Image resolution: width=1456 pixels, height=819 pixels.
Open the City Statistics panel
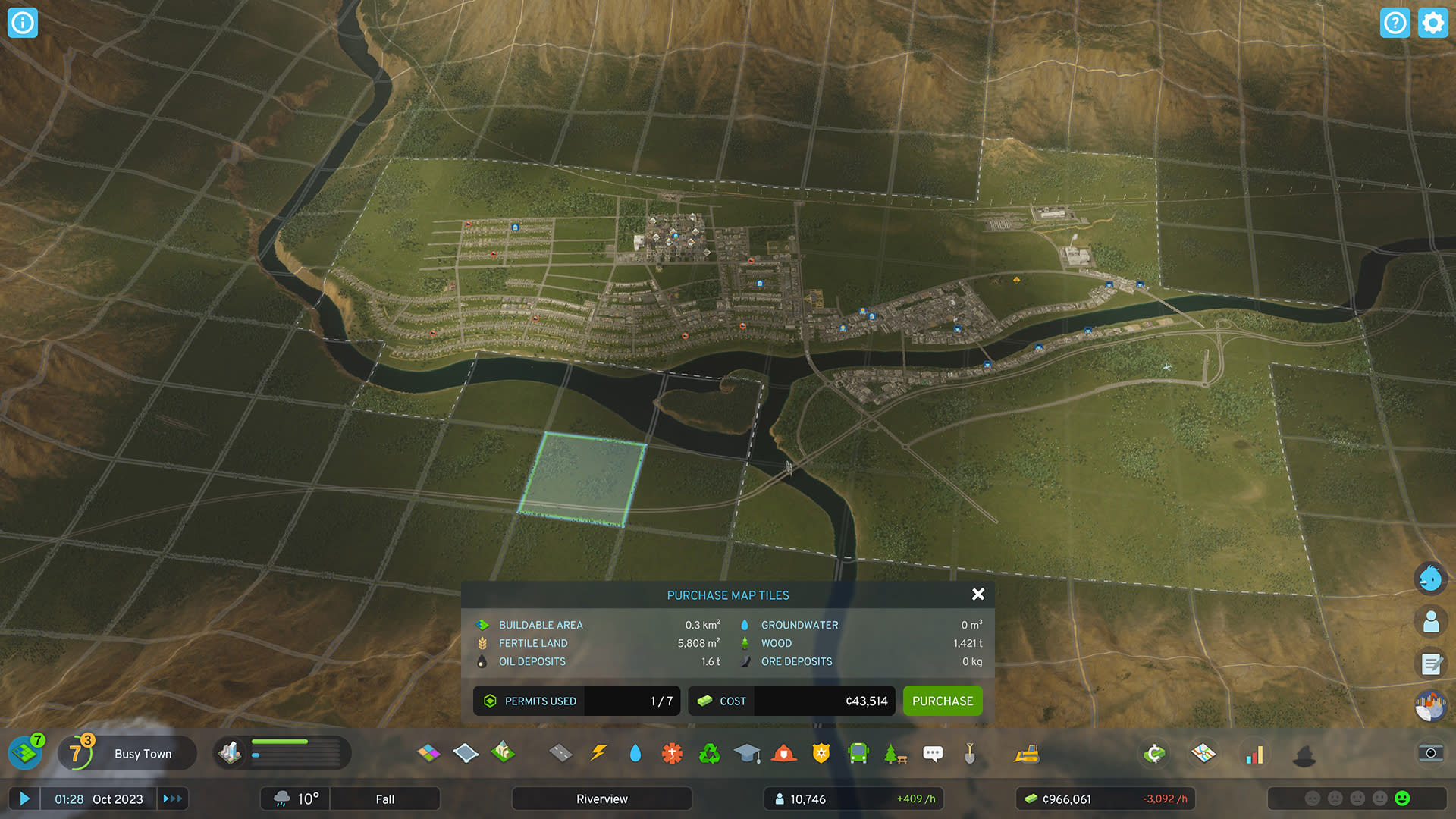tap(1255, 753)
